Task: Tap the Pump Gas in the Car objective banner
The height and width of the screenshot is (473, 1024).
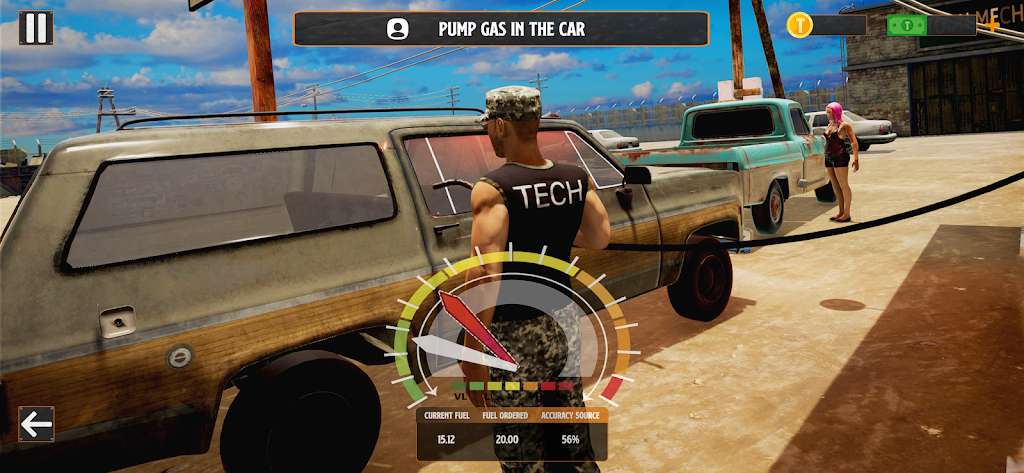Action: click(x=500, y=29)
